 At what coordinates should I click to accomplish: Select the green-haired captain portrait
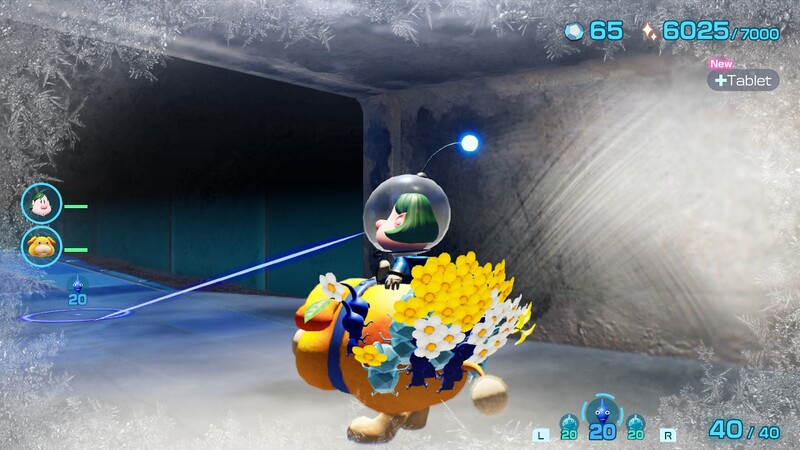tap(42, 204)
